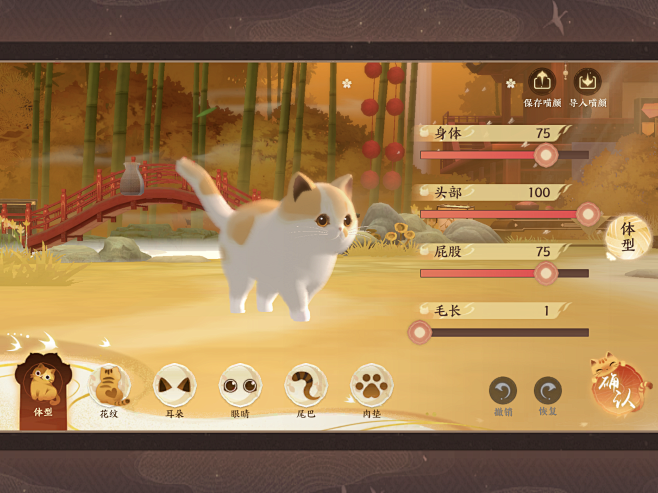Click the 头部 head slider handle

tap(588, 213)
